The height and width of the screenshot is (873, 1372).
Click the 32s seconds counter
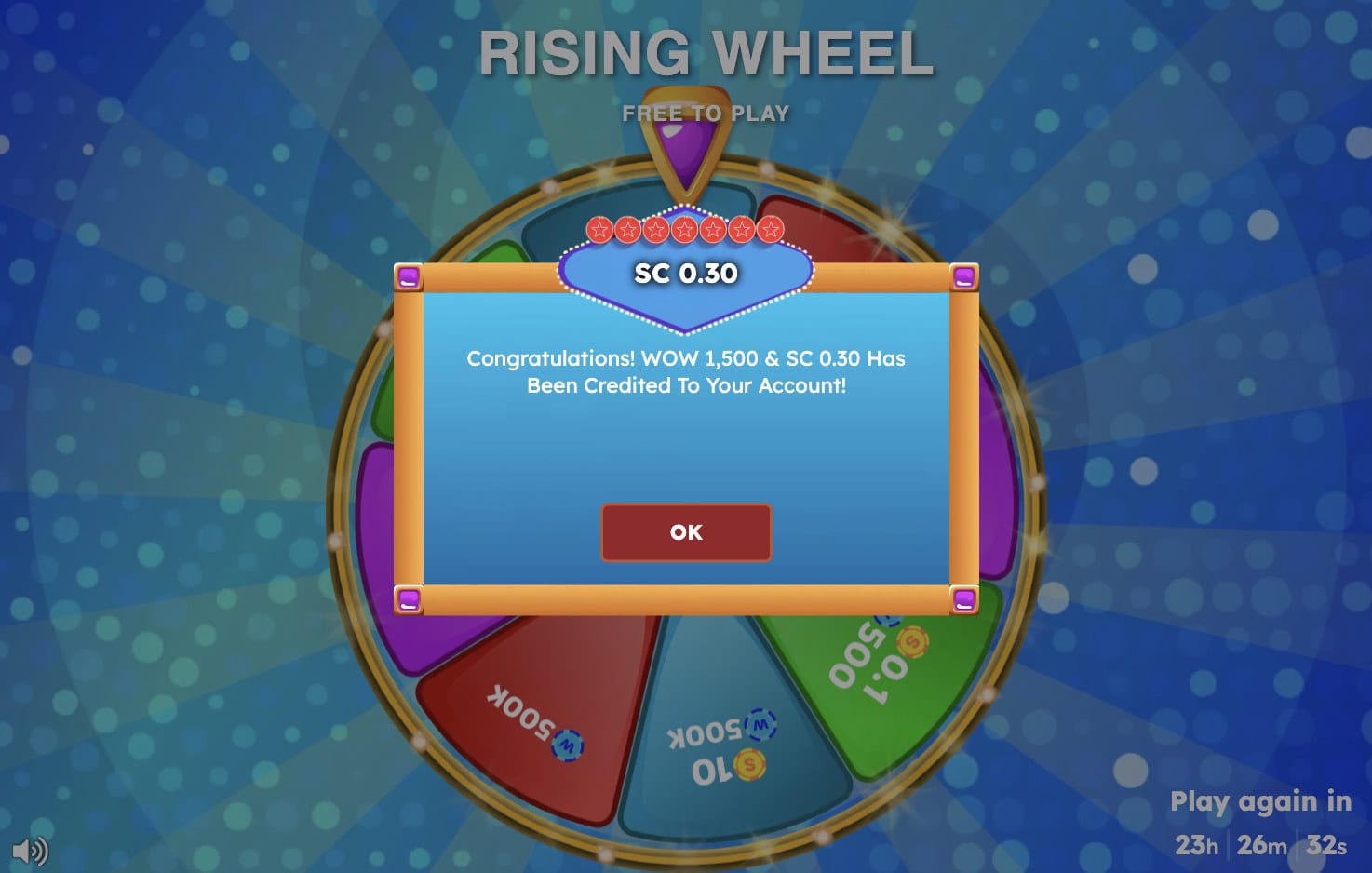pyautogui.click(x=1325, y=845)
